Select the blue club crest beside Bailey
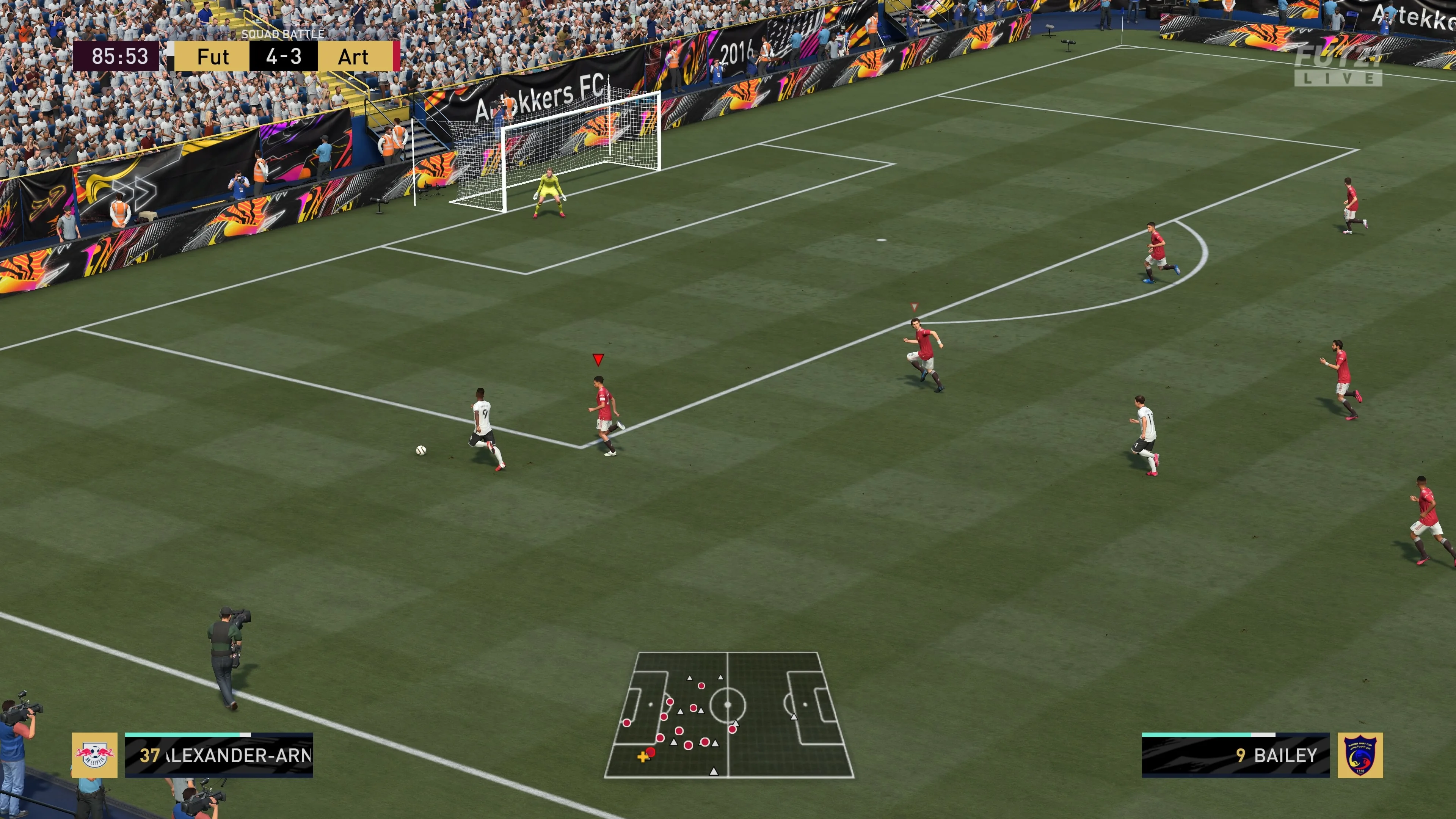 click(1360, 755)
